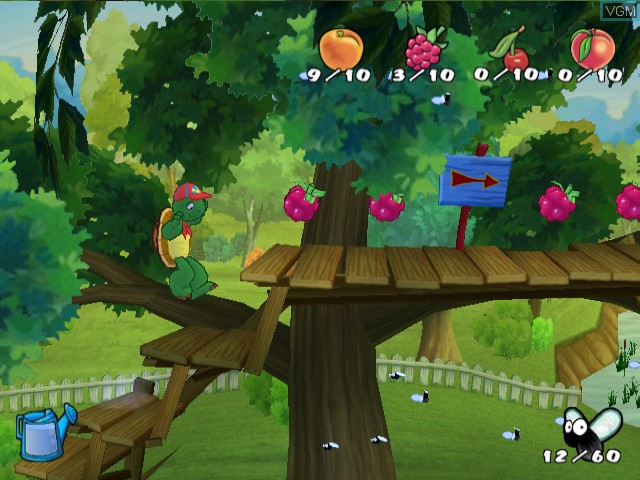
Task: Select the blue watering can icon
Action: click(45, 432)
